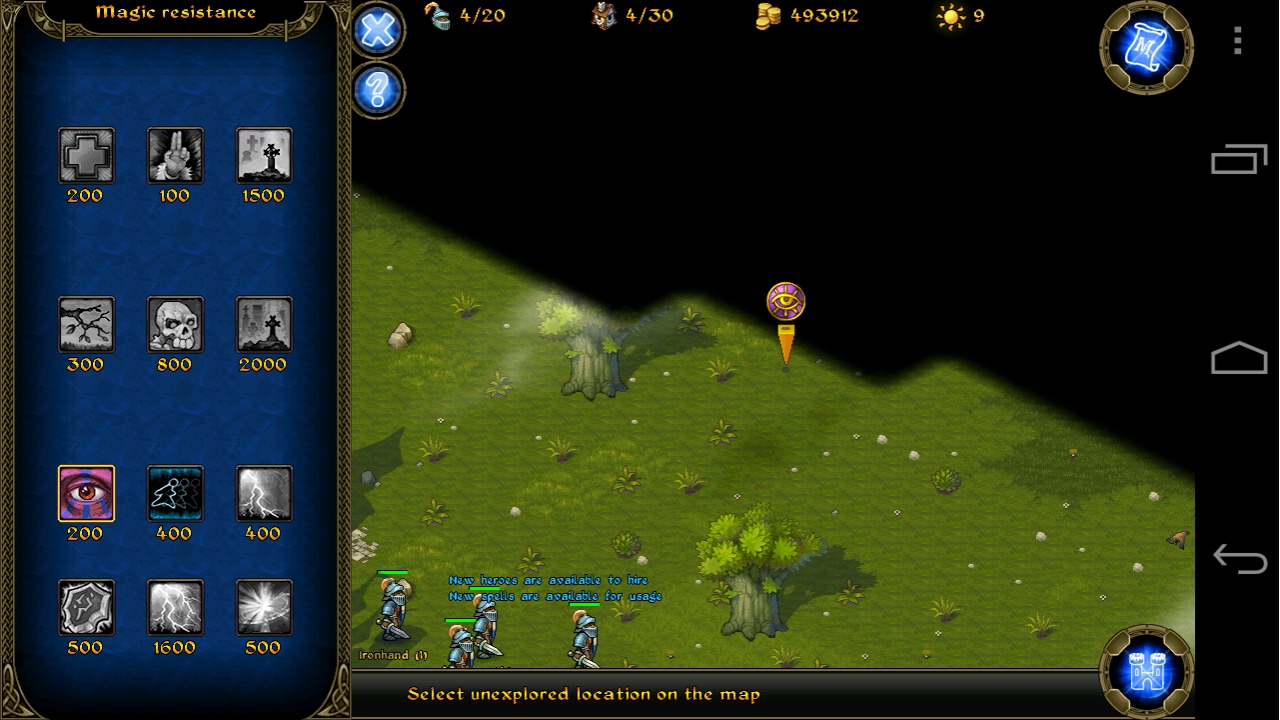Select the withered branch spell costing 300
Image resolution: width=1280 pixels, height=720 pixels.
(x=86, y=324)
